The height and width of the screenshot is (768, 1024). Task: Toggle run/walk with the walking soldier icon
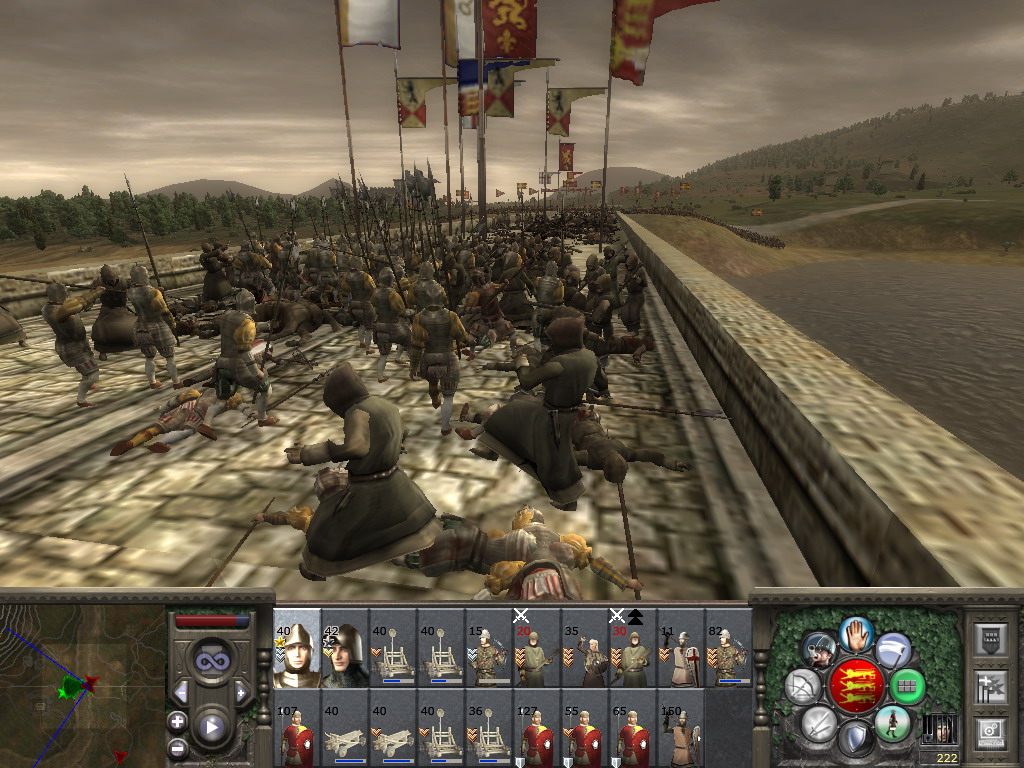(x=891, y=723)
